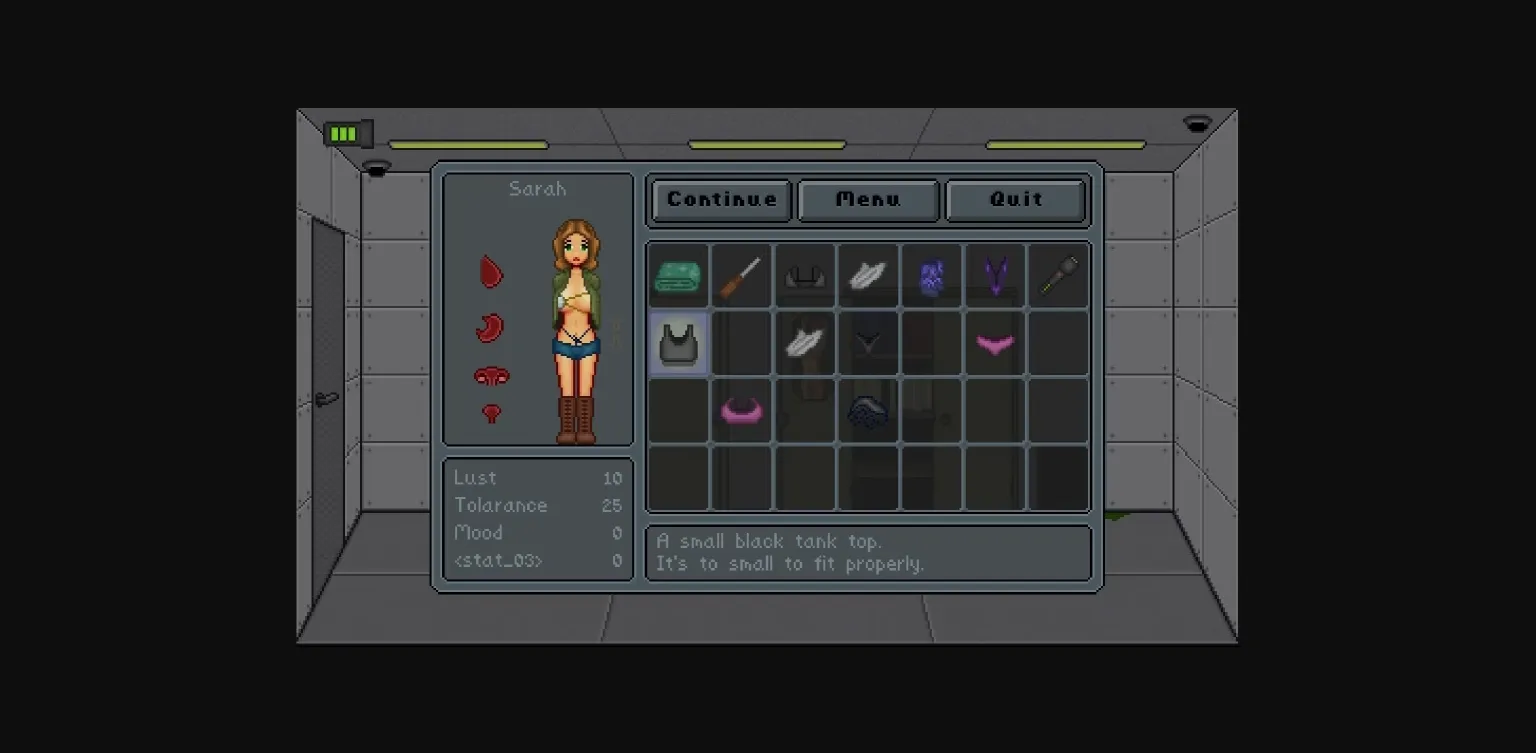
Task: Click Quit to exit the game
Action: pyautogui.click(x=1015, y=200)
